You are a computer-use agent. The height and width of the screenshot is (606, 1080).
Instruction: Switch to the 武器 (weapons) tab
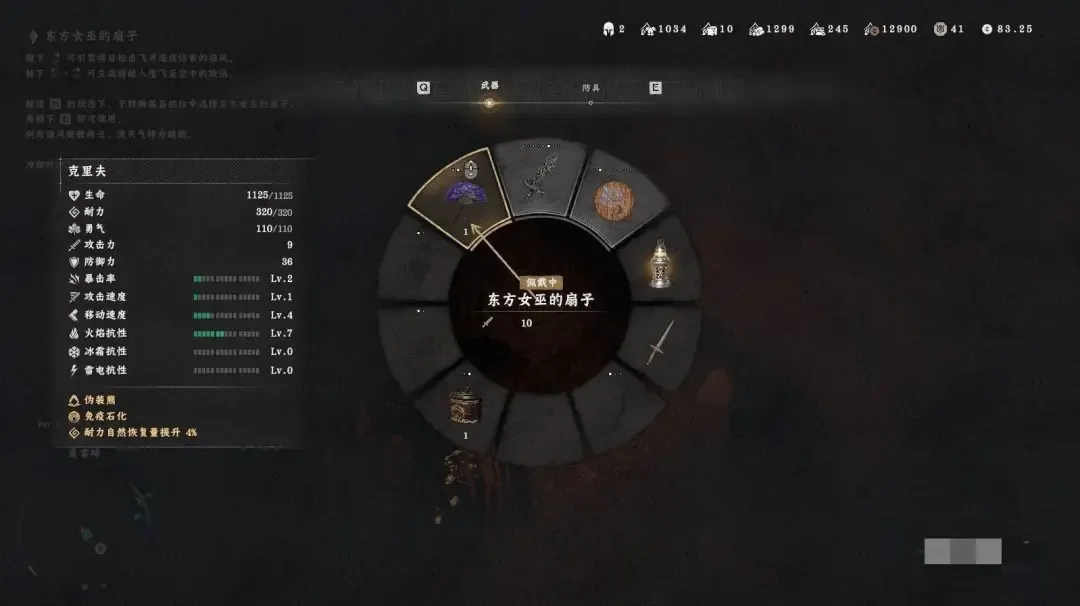(489, 87)
